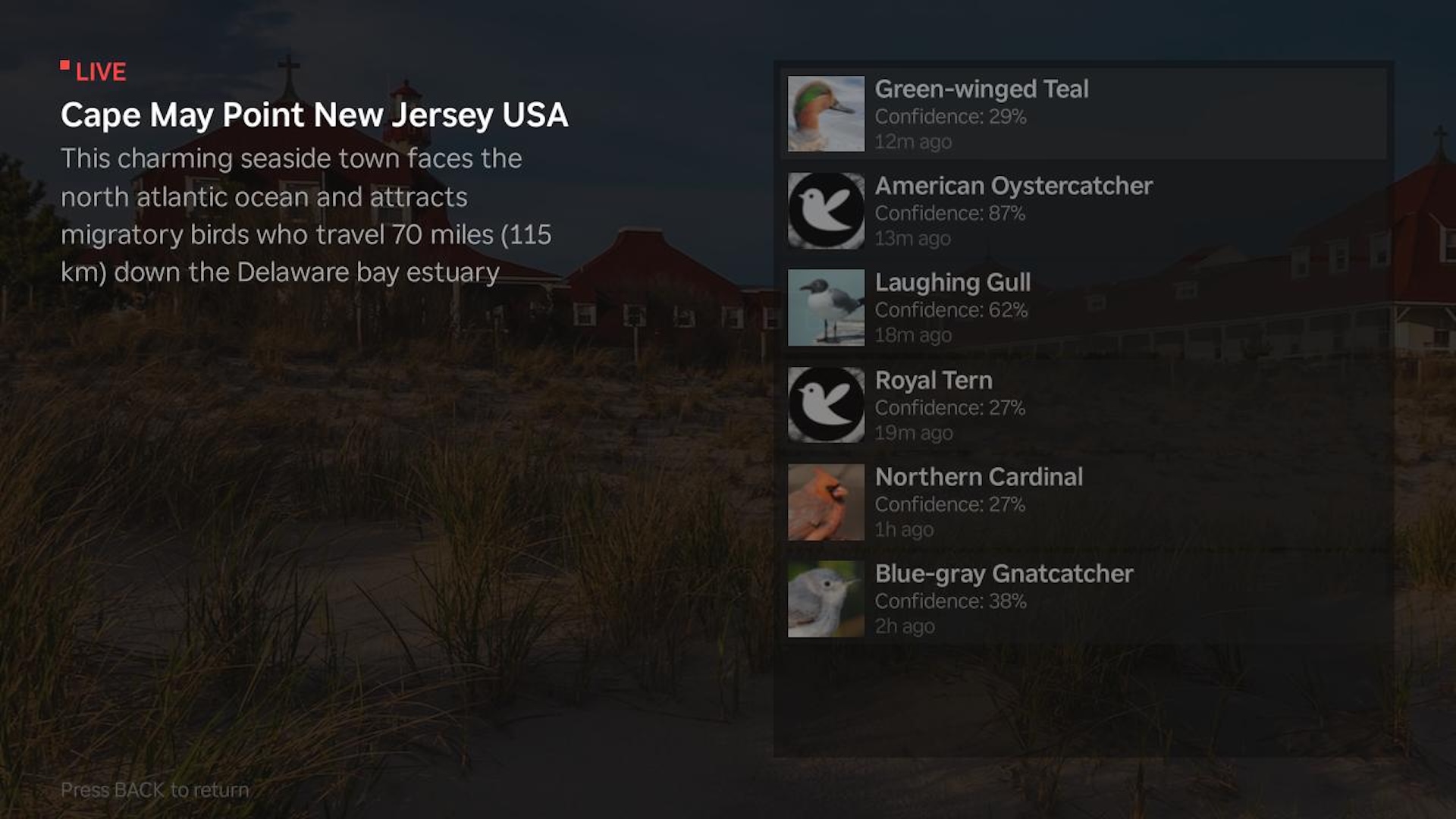Viewport: 1456px width, 819px height.
Task: Click Press BACK to return text
Action: tap(155, 789)
